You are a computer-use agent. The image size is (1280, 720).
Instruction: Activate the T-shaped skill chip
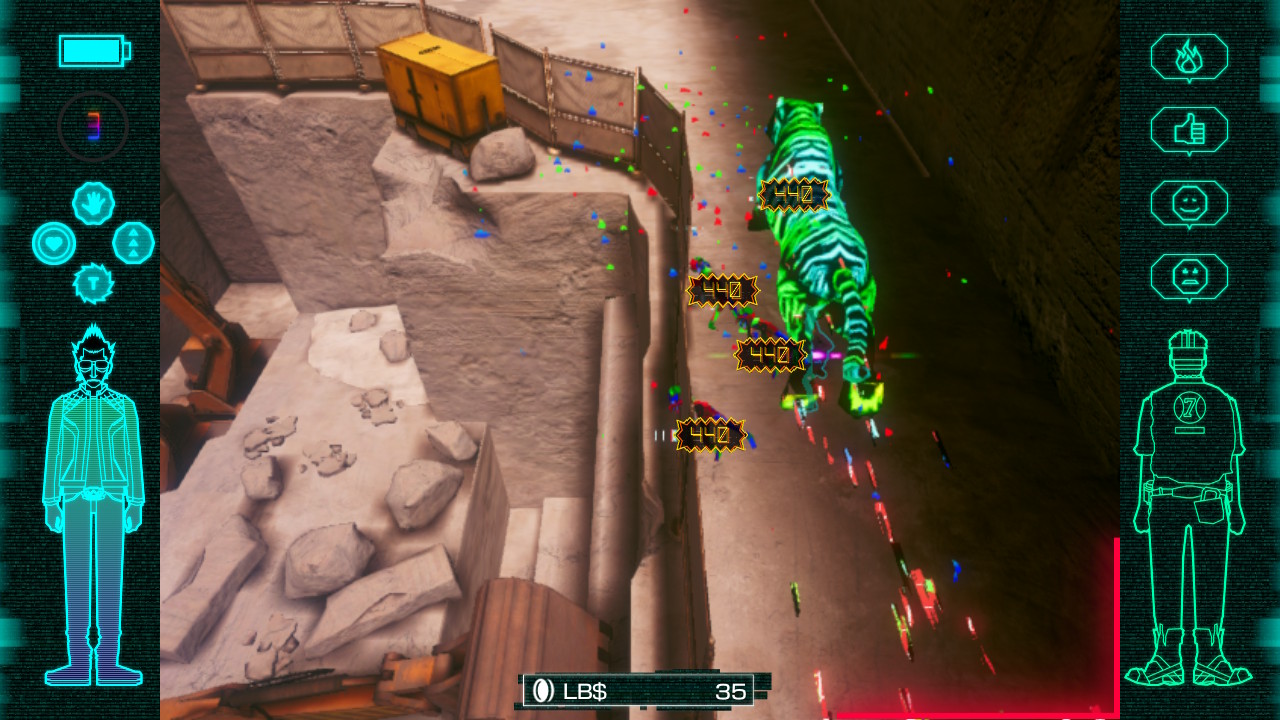pos(93,283)
